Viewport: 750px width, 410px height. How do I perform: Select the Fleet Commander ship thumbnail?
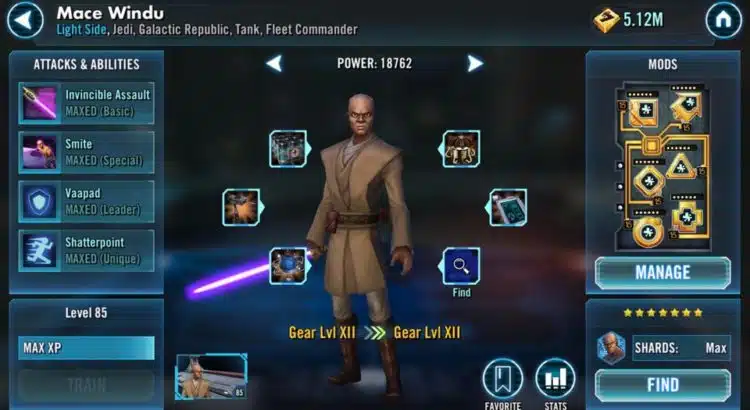(211, 376)
